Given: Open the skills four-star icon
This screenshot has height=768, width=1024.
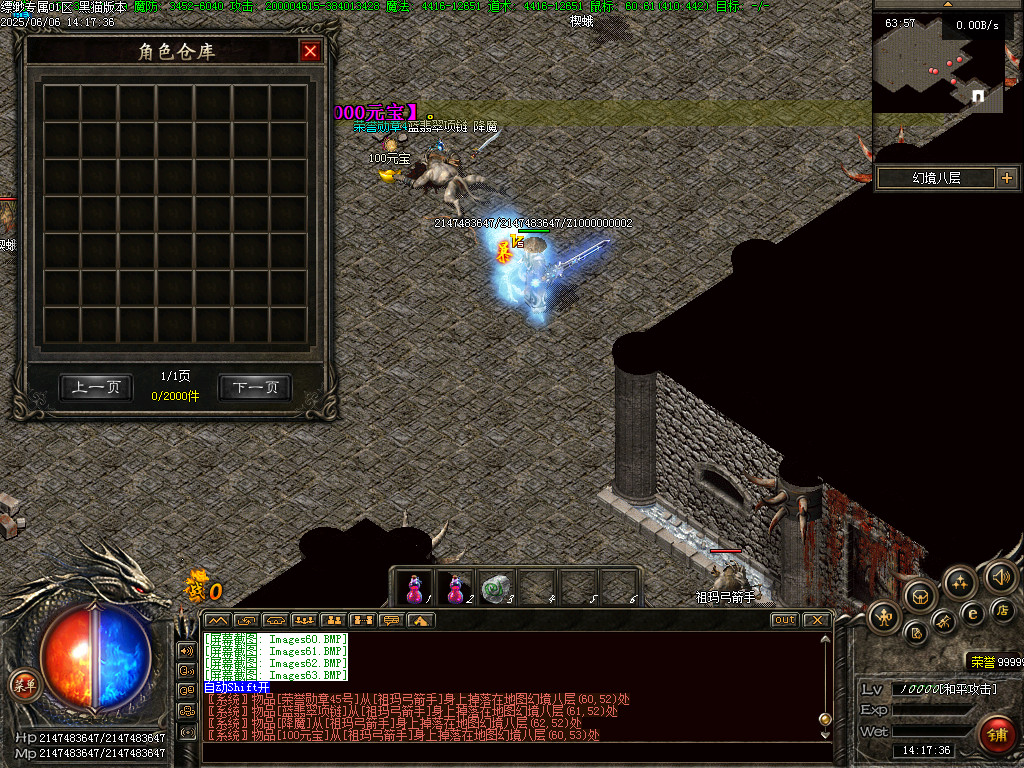Looking at the screenshot, I should pos(959,582).
